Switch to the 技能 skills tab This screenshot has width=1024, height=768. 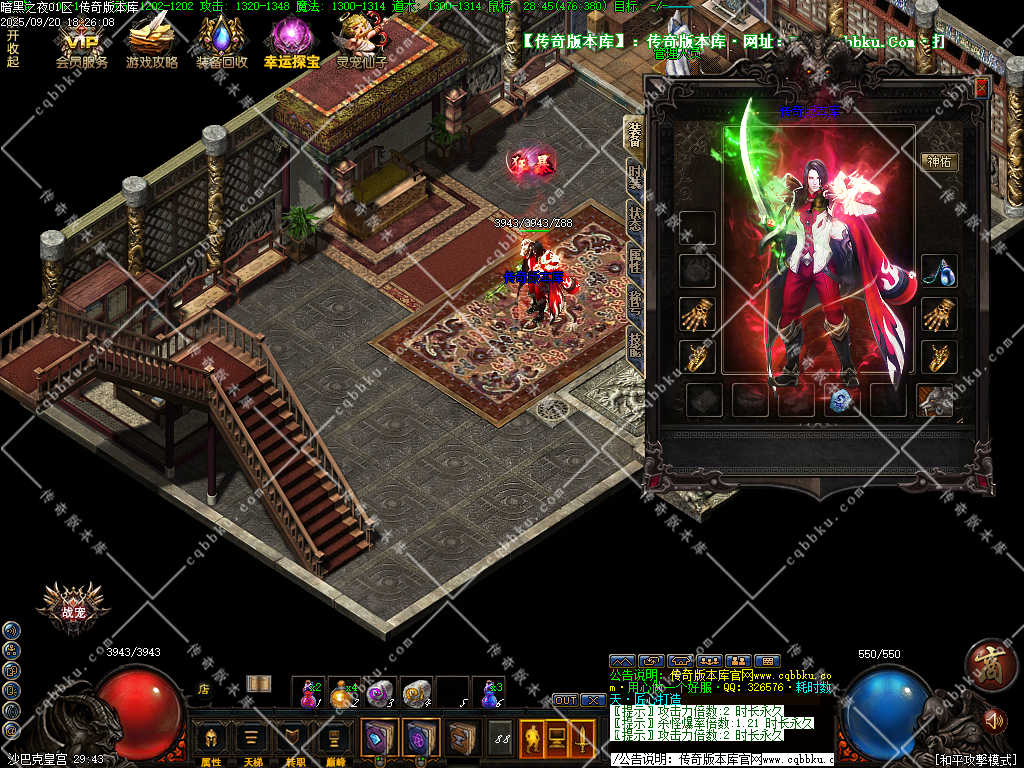coord(634,345)
